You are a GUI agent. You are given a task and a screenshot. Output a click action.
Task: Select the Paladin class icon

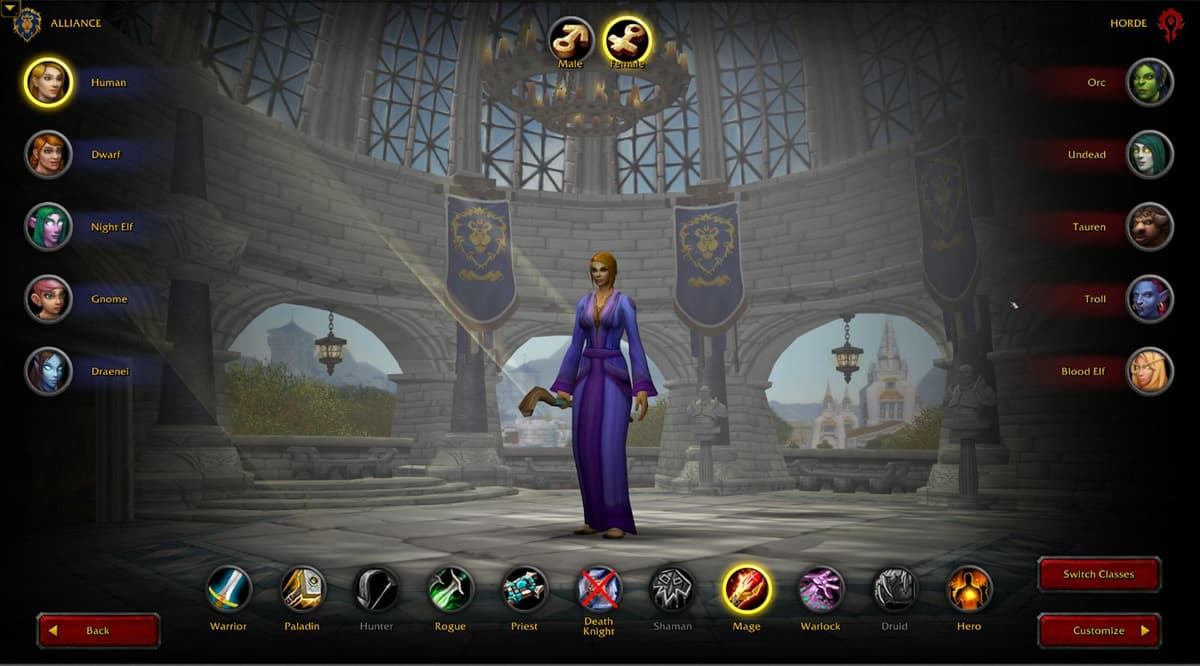(x=302, y=589)
